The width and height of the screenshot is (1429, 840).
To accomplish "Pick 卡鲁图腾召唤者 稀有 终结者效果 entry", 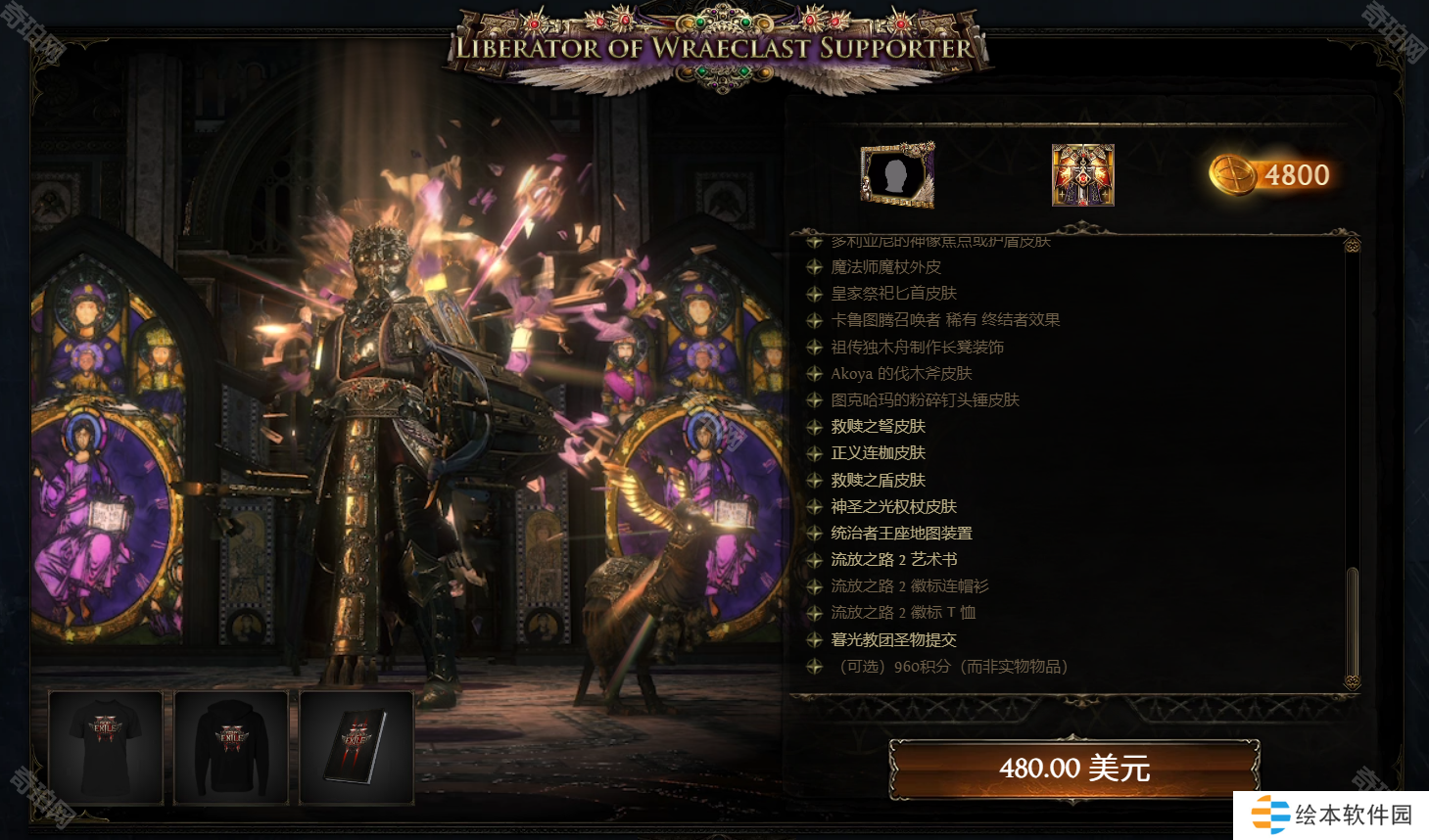I will click(945, 320).
